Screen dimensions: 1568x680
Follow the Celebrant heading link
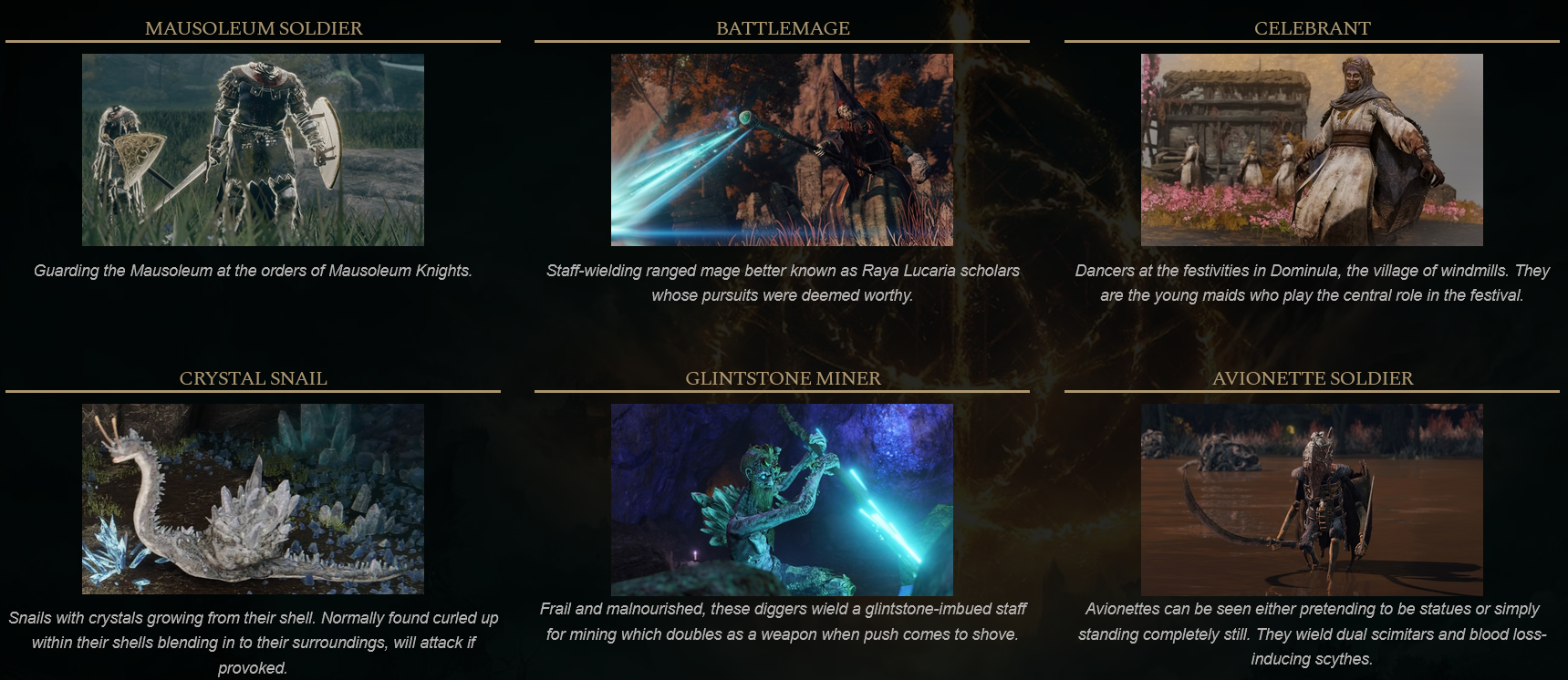pos(1312,28)
